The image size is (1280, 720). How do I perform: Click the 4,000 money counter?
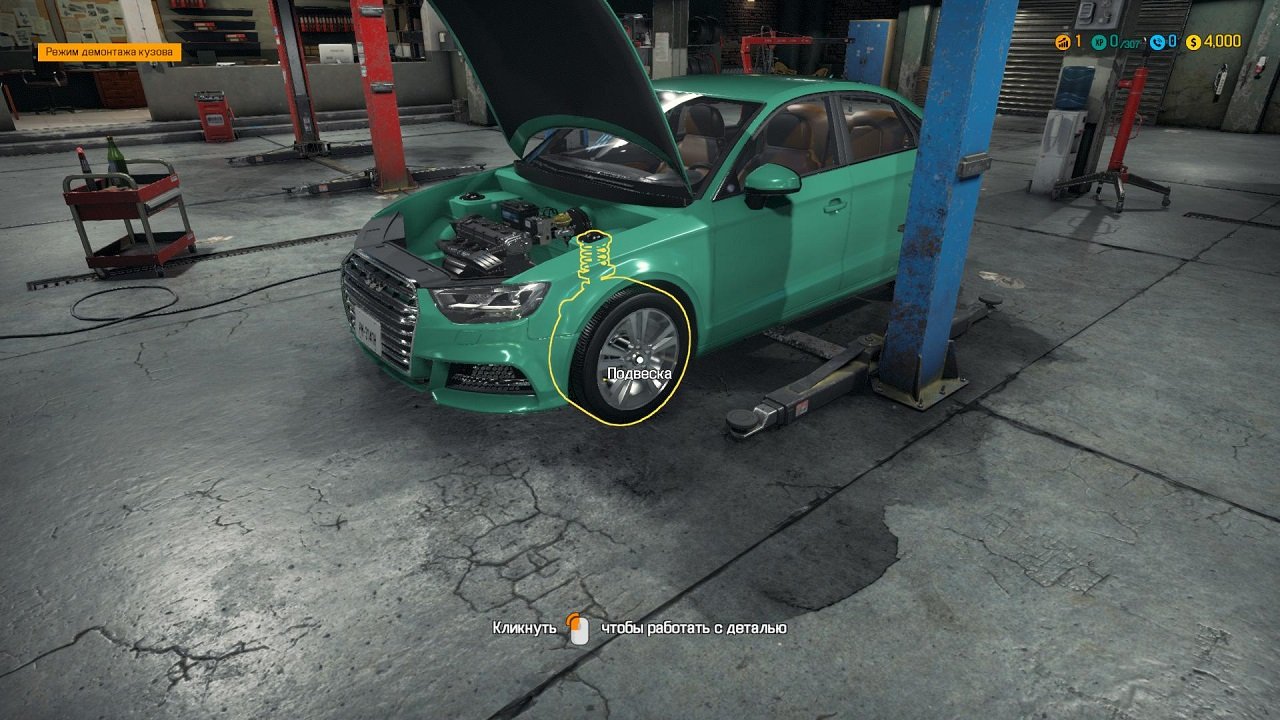(1222, 42)
